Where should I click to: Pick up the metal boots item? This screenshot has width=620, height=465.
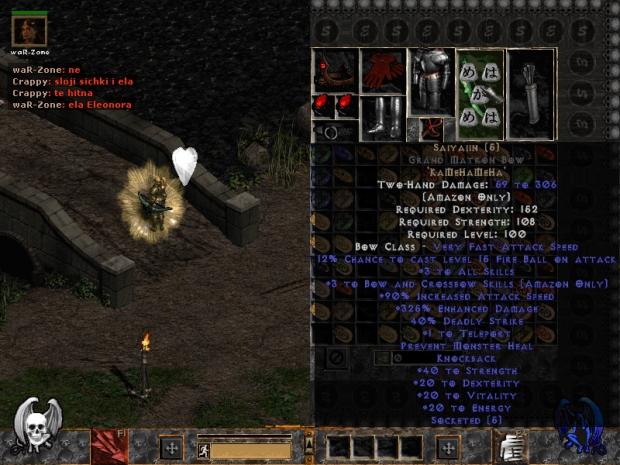point(382,117)
